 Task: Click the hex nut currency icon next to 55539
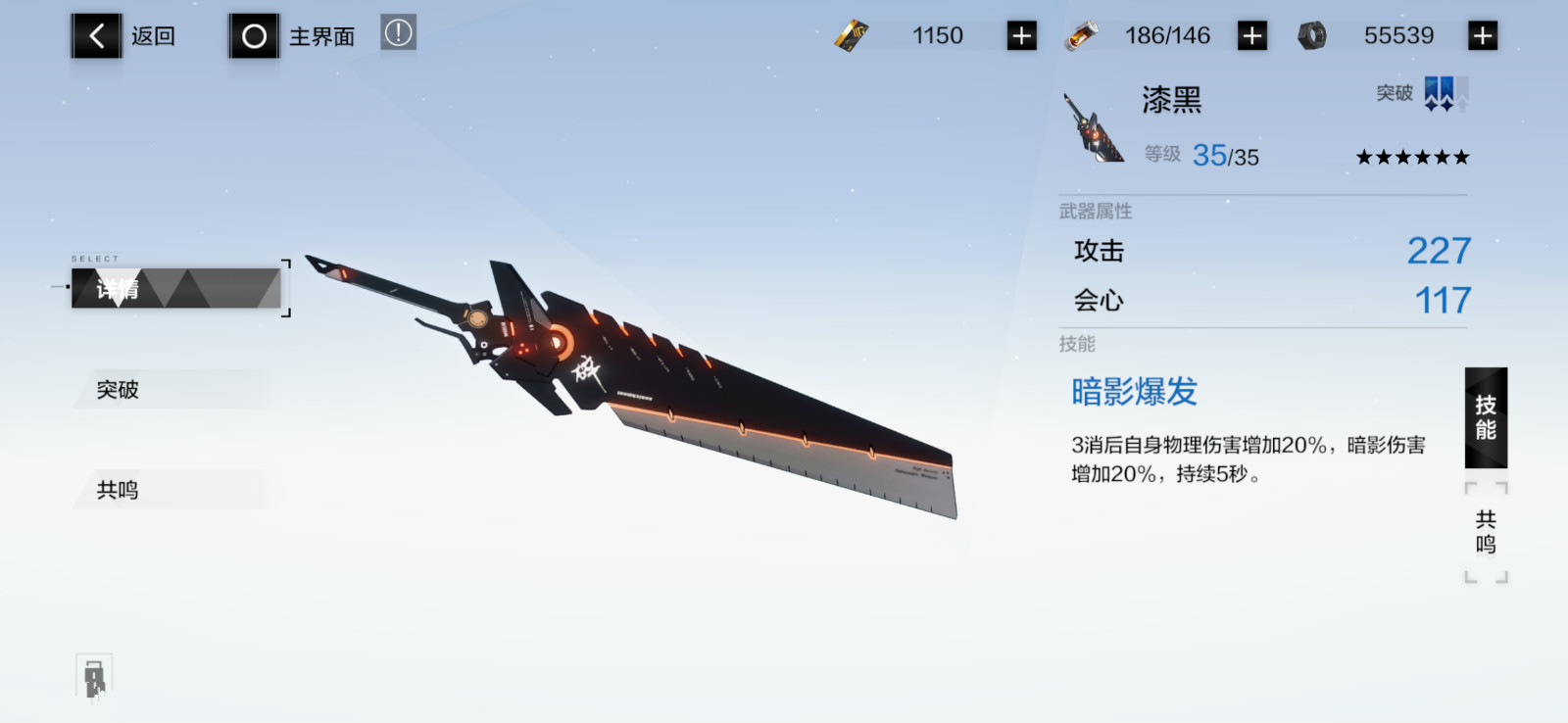click(1313, 34)
